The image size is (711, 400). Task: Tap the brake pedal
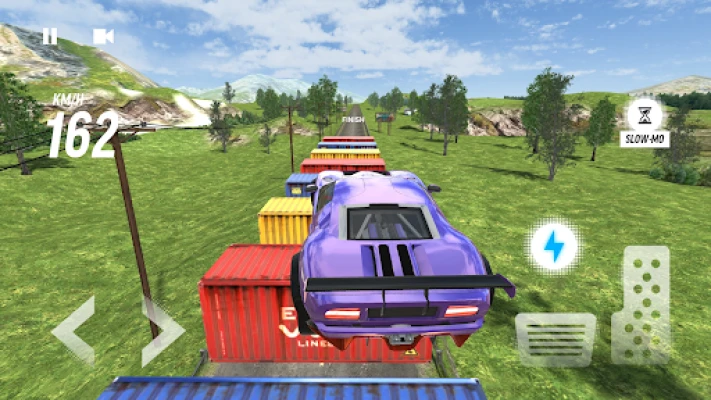[x=555, y=339]
